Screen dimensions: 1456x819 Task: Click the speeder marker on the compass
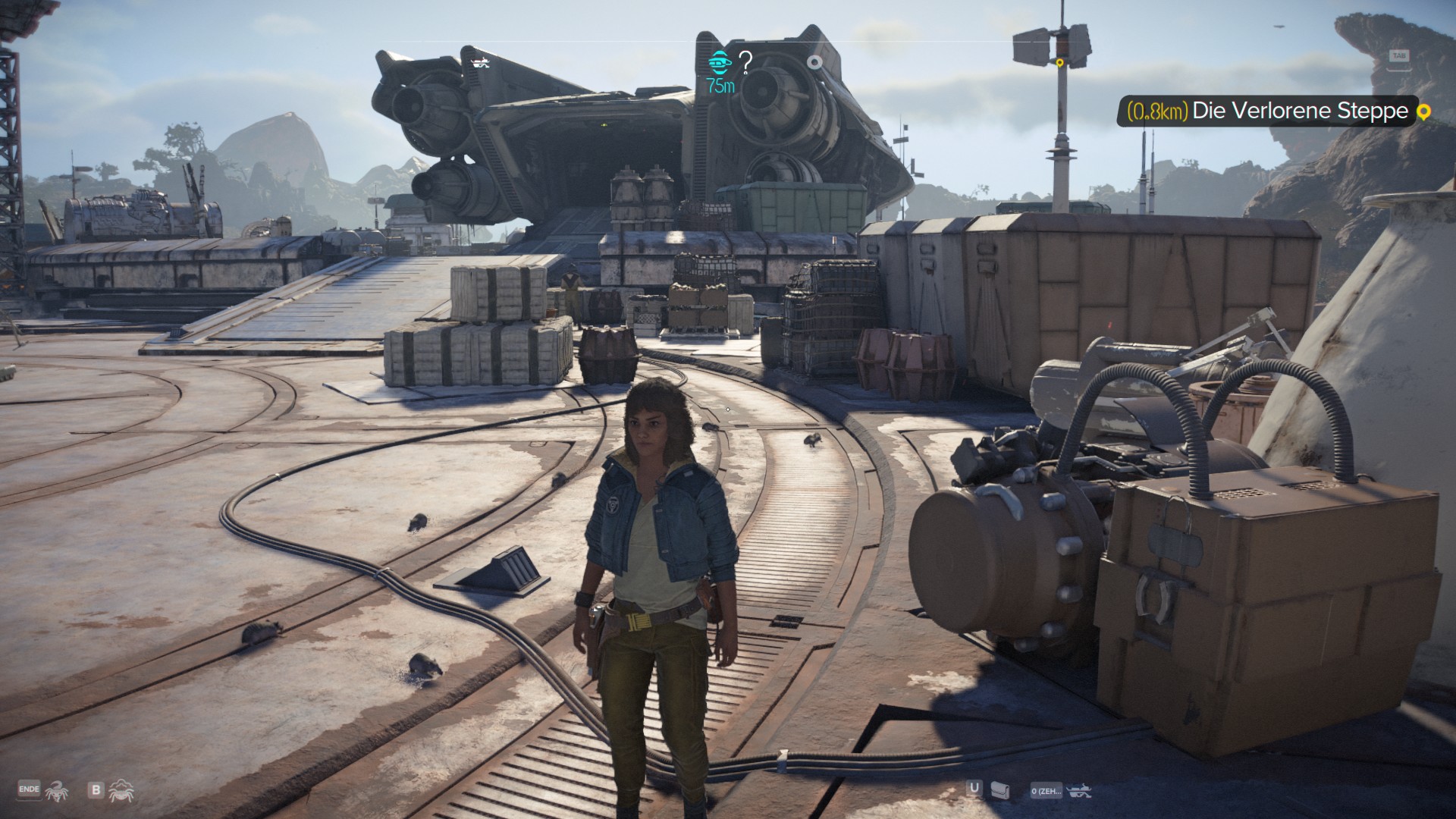tap(479, 61)
